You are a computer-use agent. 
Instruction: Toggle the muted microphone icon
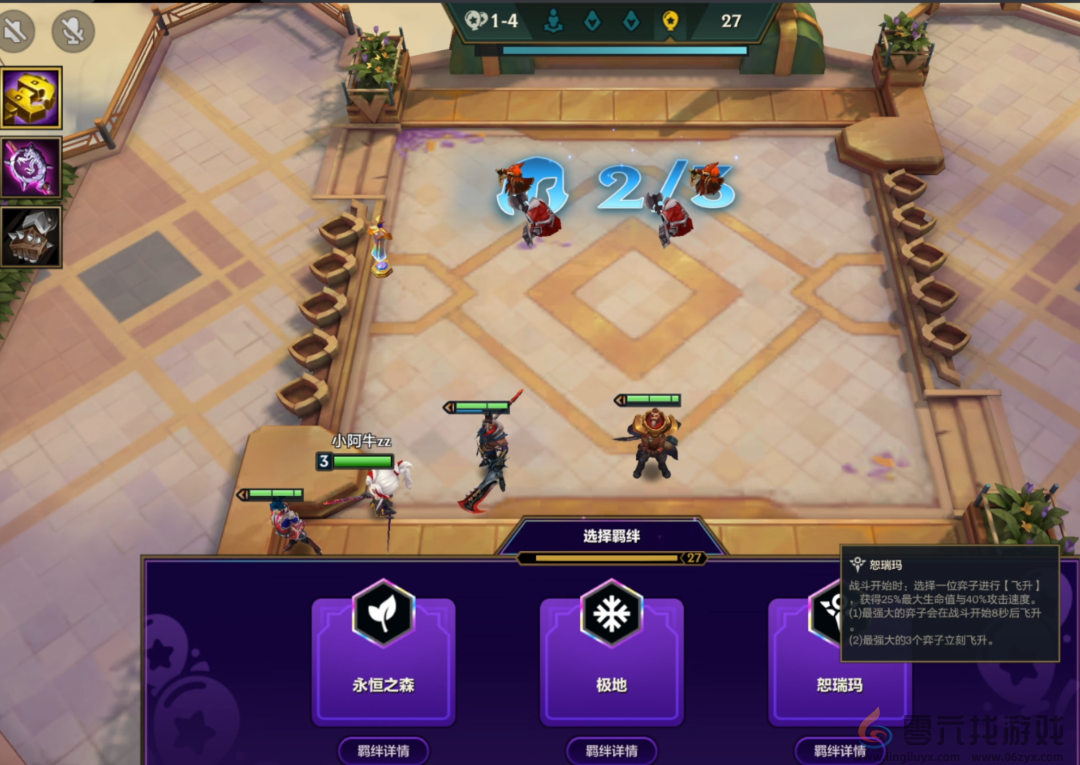point(73,31)
